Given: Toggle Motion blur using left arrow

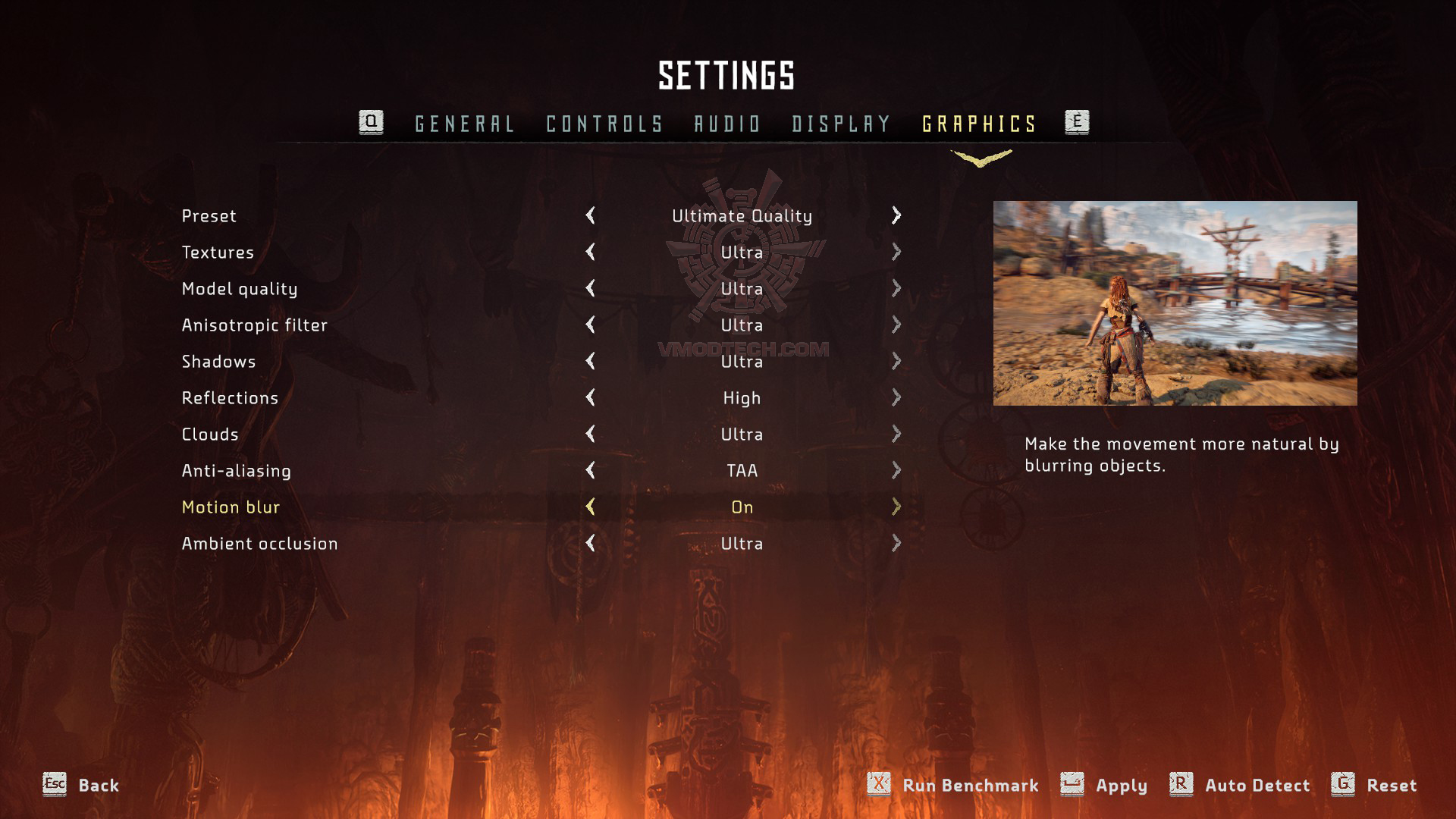Looking at the screenshot, I should [x=590, y=507].
